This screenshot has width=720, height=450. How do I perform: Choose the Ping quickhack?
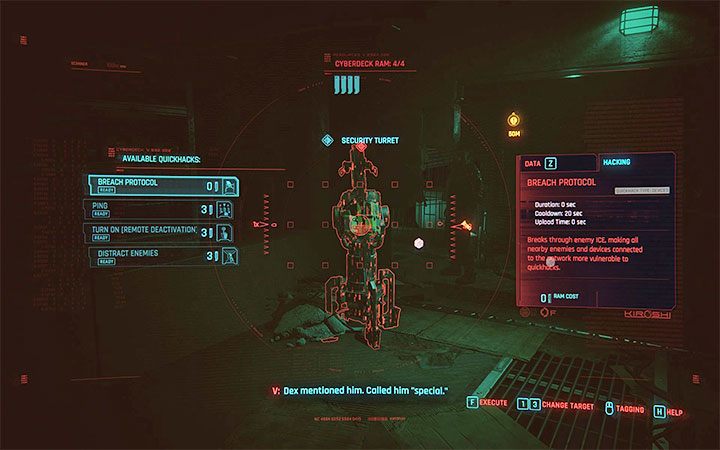[x=162, y=209]
